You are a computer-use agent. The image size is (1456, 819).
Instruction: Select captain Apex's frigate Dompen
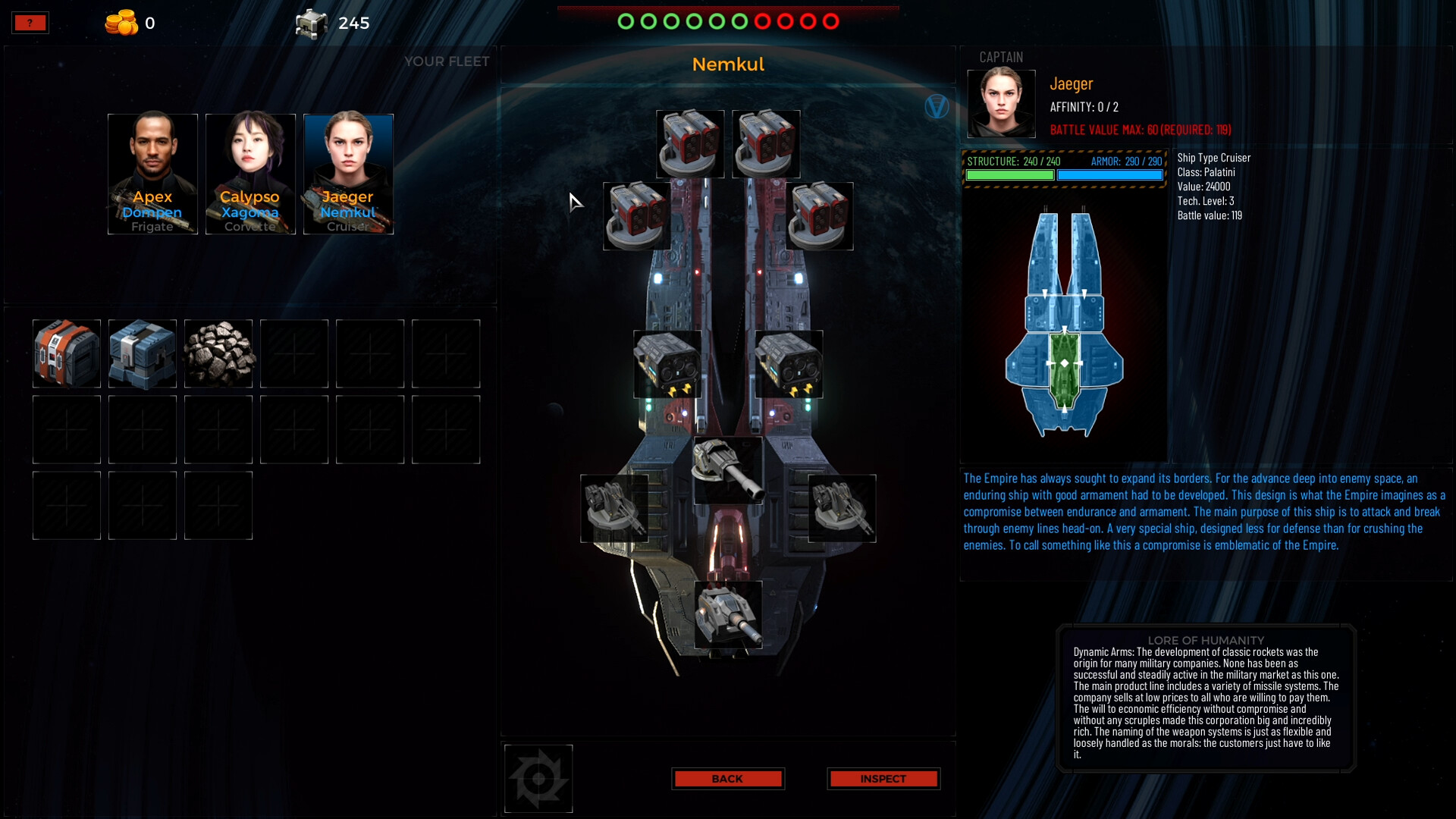click(152, 174)
